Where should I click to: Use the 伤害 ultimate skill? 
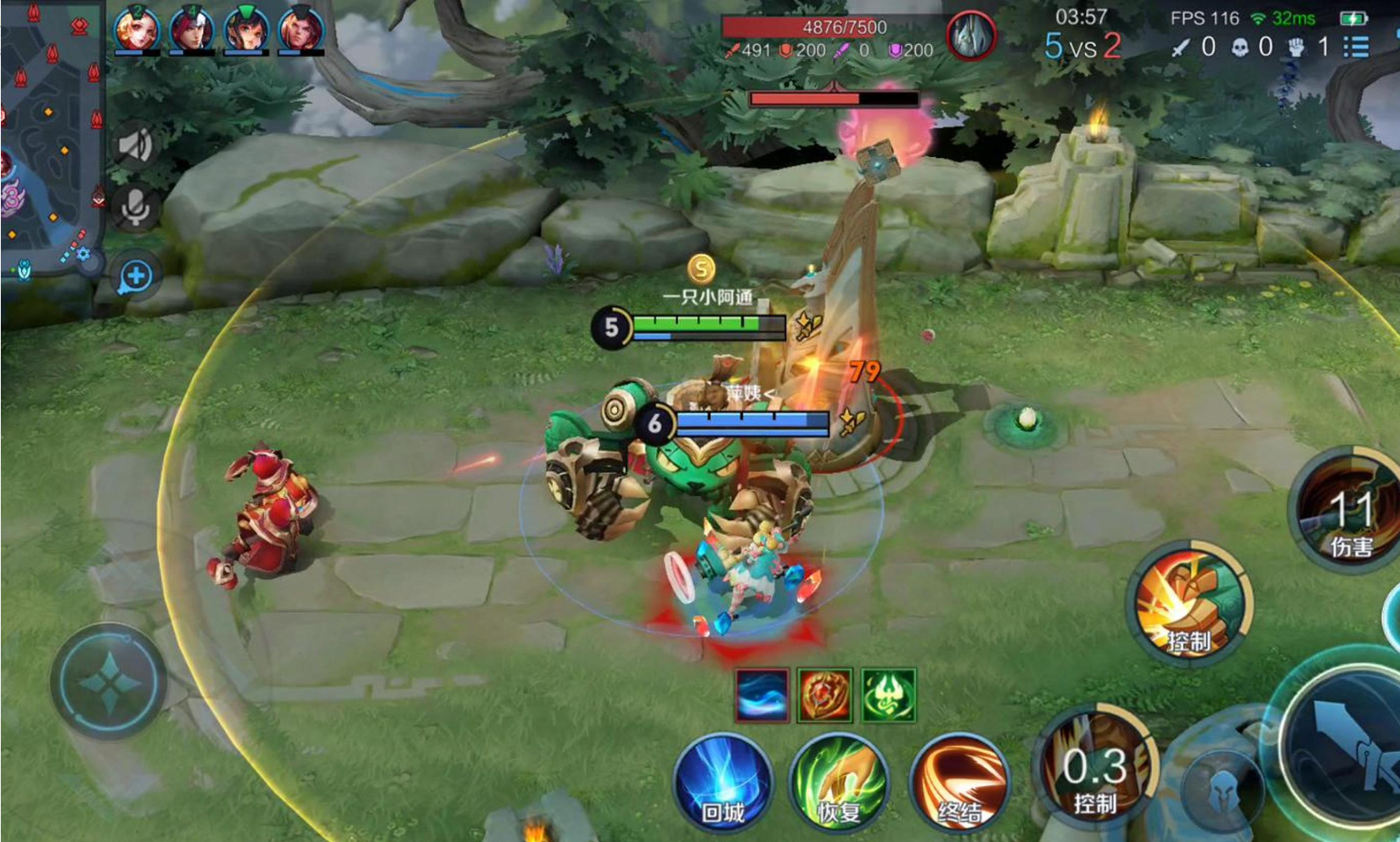pyautogui.click(x=1348, y=509)
